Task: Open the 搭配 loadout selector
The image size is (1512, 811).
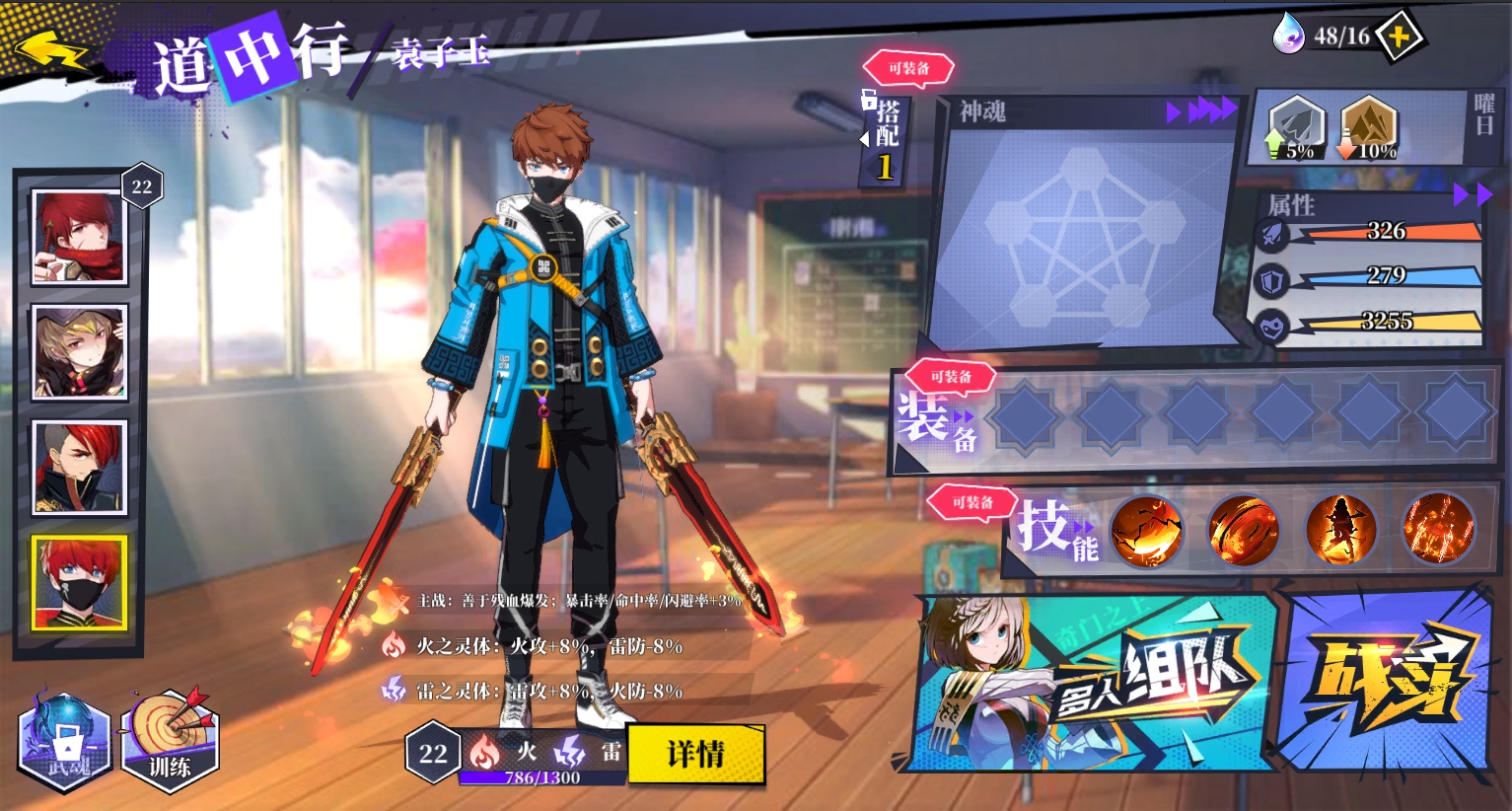Action: (886, 138)
